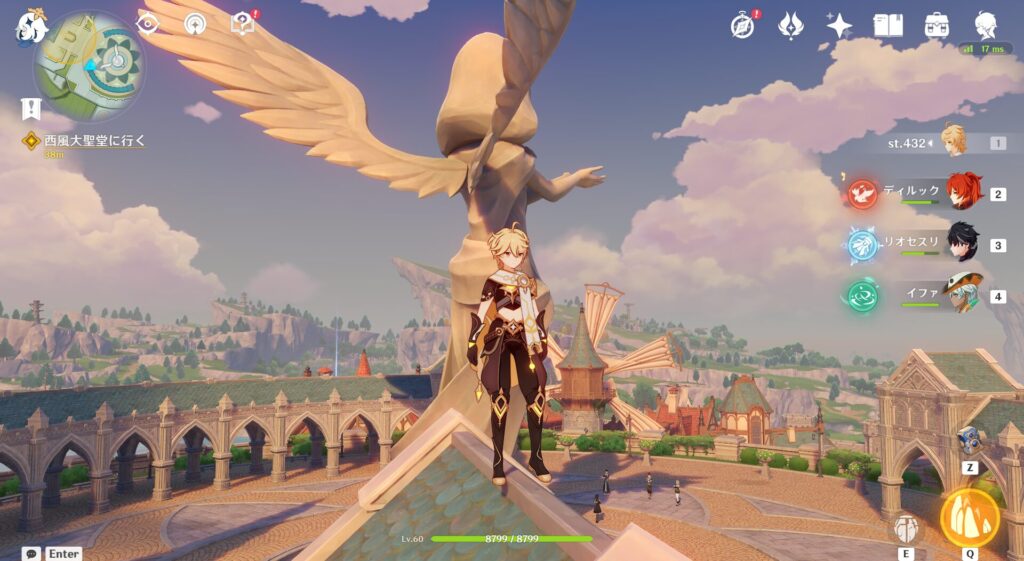Viewport: 1024px width, 561px height.
Task: Switch to party member リオセスリ
Action: click(x=963, y=243)
